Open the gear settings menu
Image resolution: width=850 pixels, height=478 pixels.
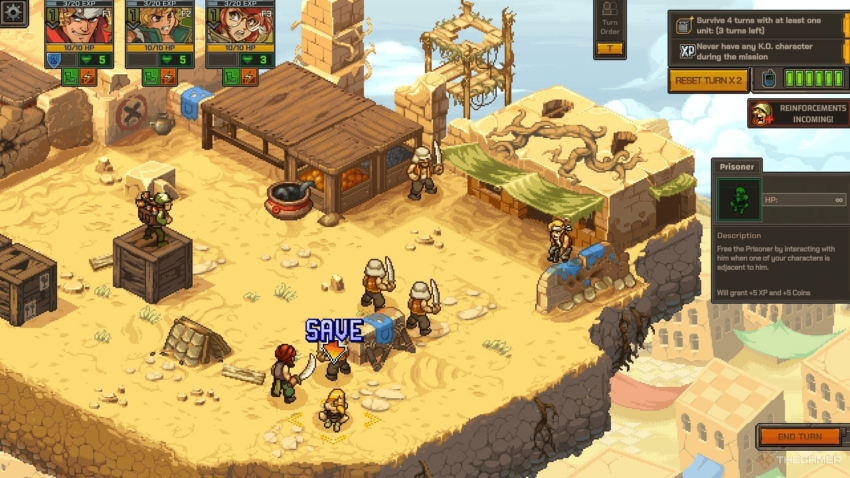click(14, 14)
